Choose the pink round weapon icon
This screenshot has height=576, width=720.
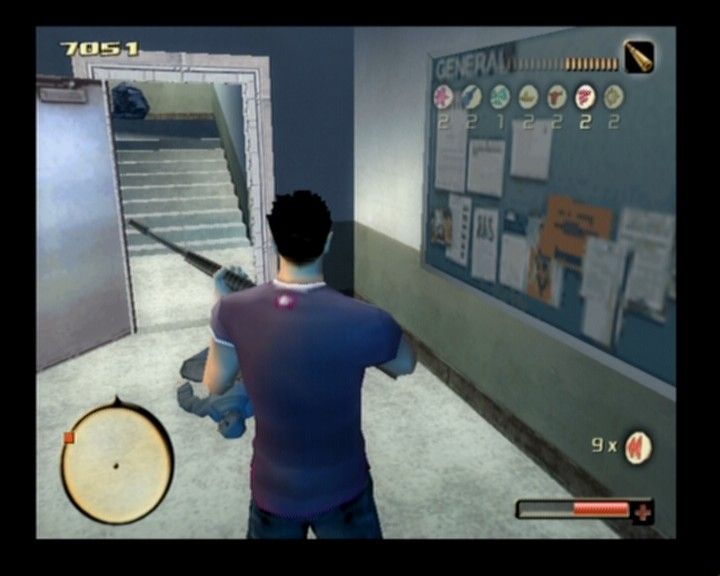click(443, 97)
